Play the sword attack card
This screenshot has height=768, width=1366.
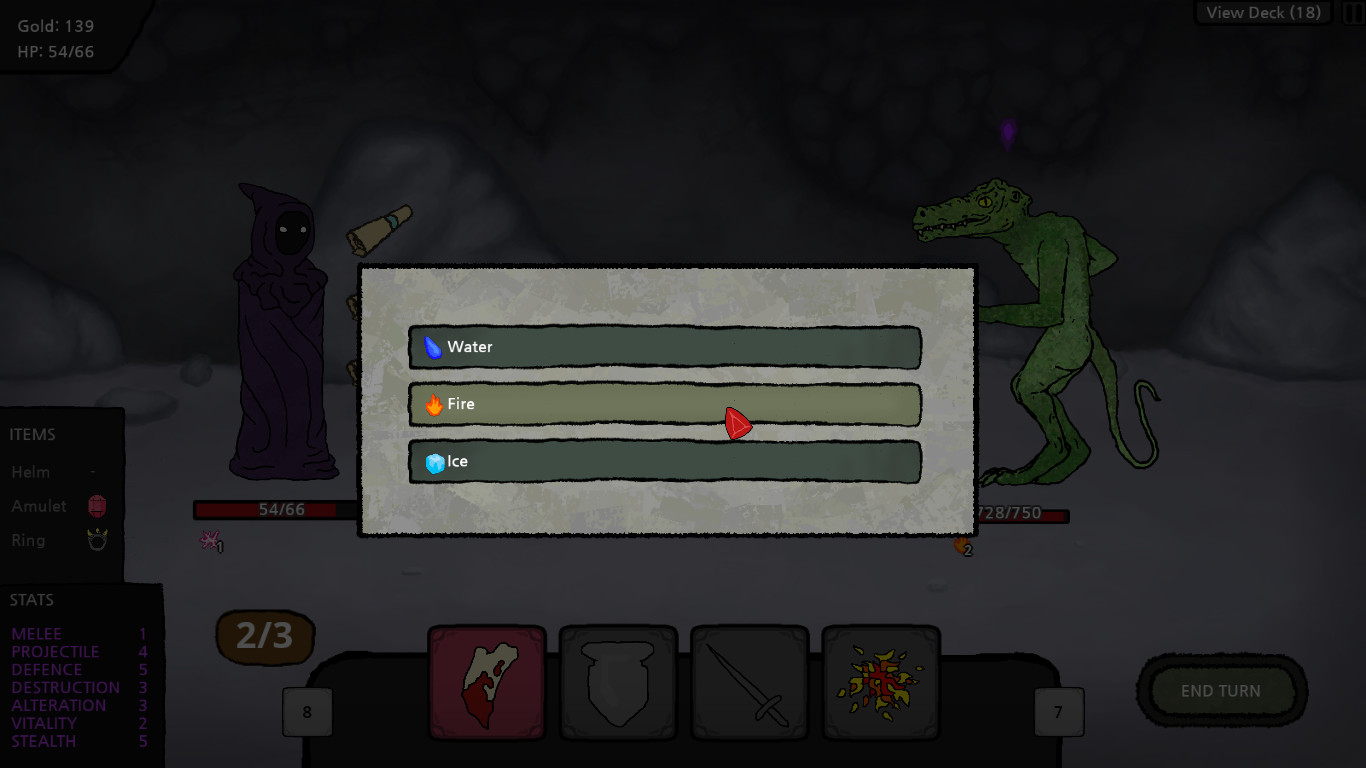[x=749, y=684]
